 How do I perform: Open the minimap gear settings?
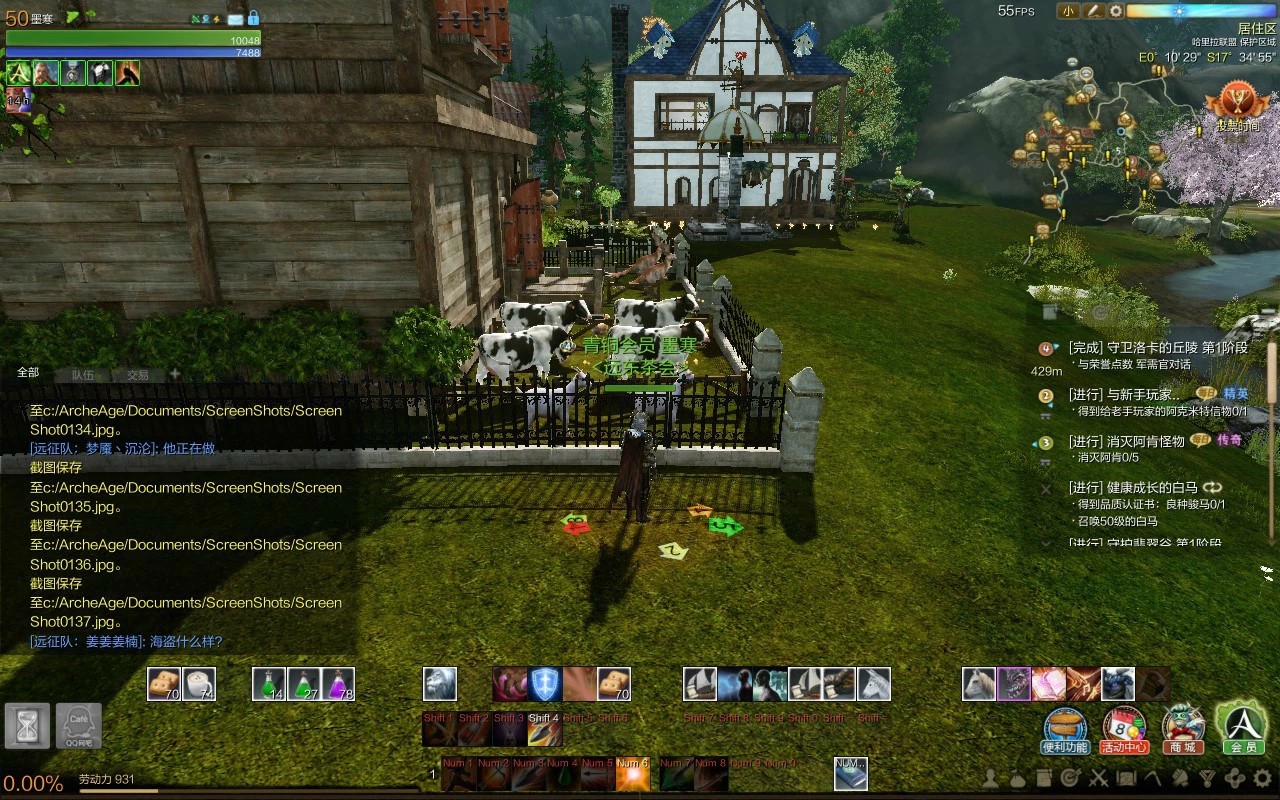(1116, 11)
